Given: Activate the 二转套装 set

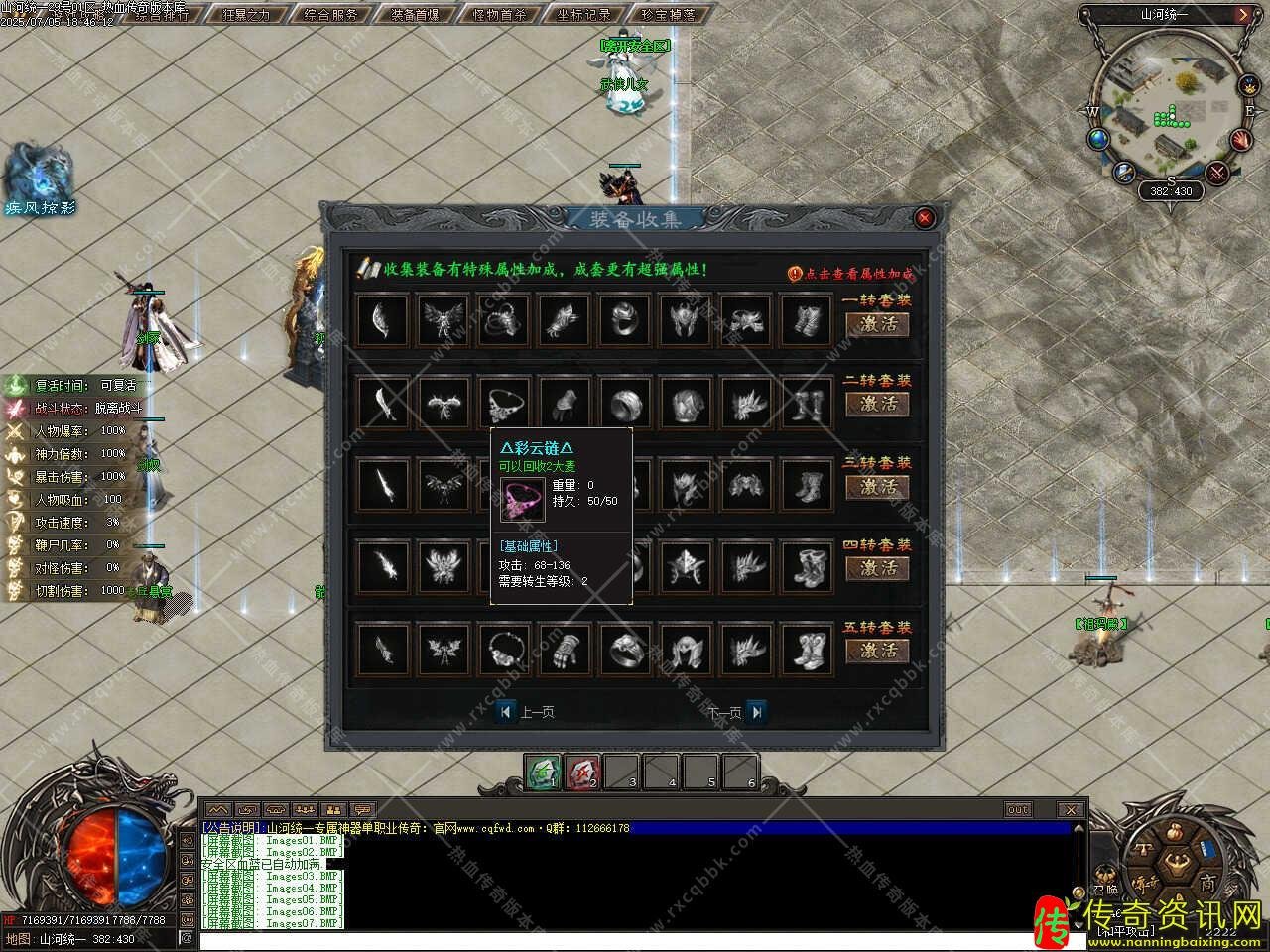Looking at the screenshot, I should (x=877, y=404).
